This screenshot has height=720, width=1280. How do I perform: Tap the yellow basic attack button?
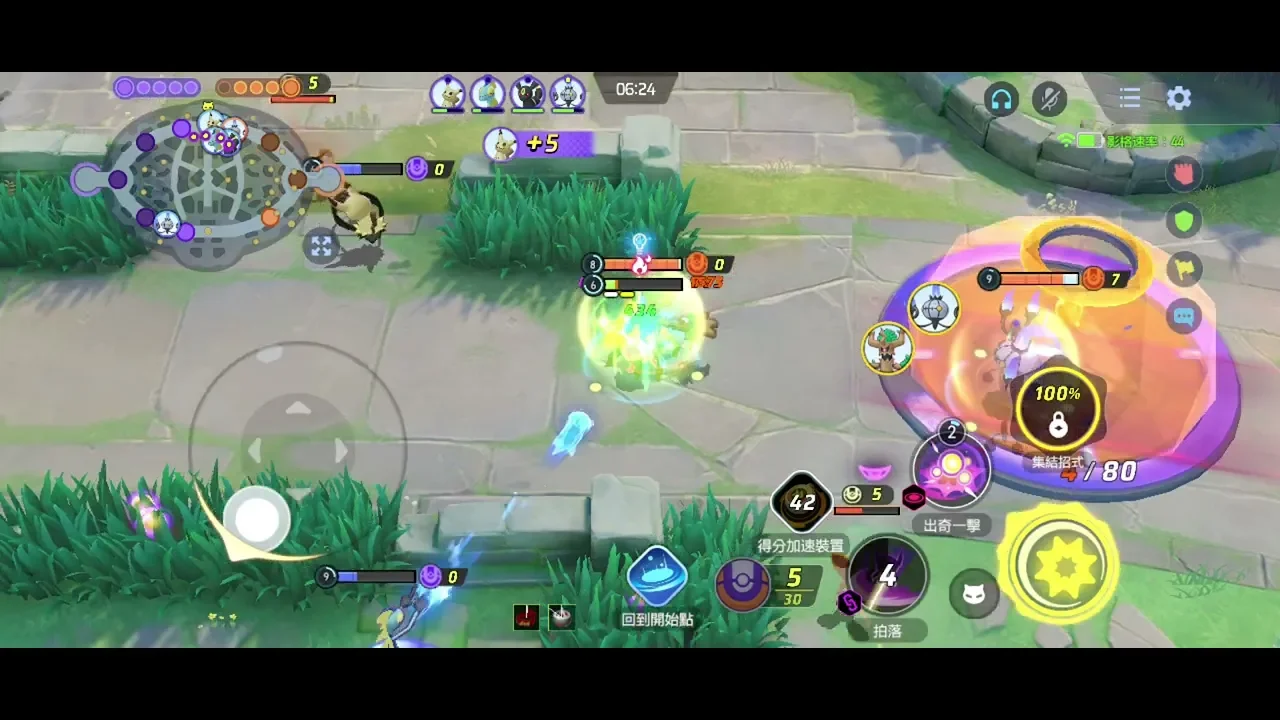point(1060,566)
